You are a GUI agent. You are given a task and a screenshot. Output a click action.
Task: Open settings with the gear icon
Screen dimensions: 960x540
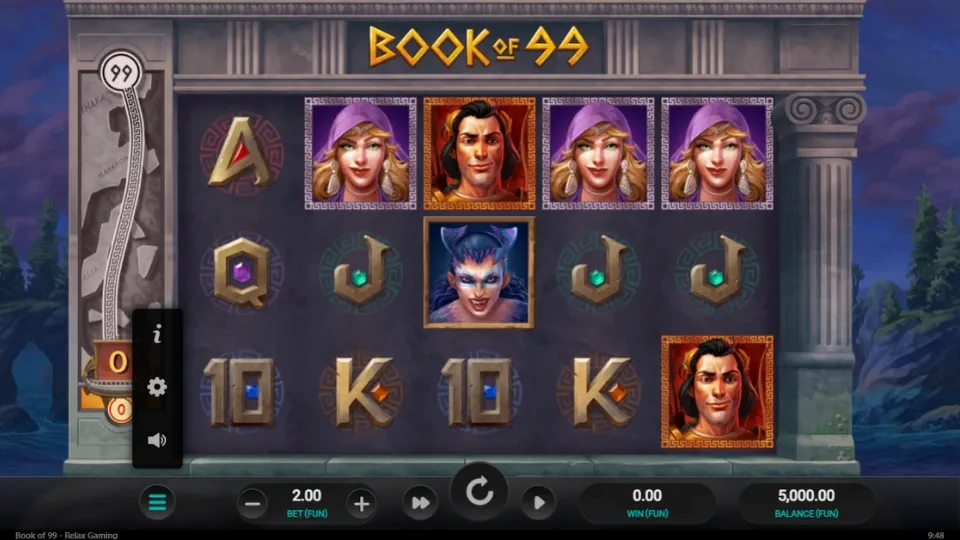tap(157, 387)
